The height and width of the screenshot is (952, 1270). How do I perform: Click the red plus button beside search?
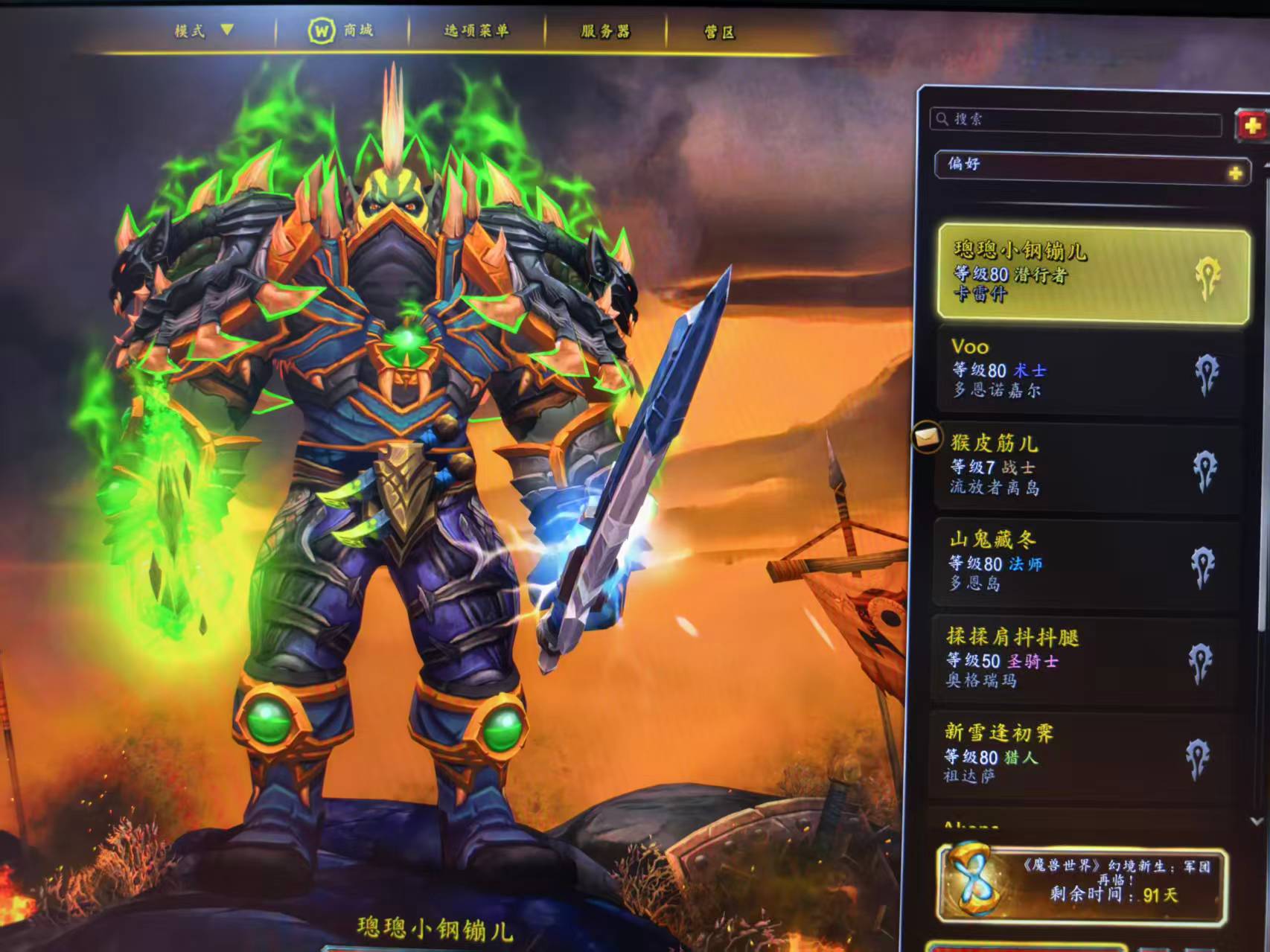(1251, 125)
